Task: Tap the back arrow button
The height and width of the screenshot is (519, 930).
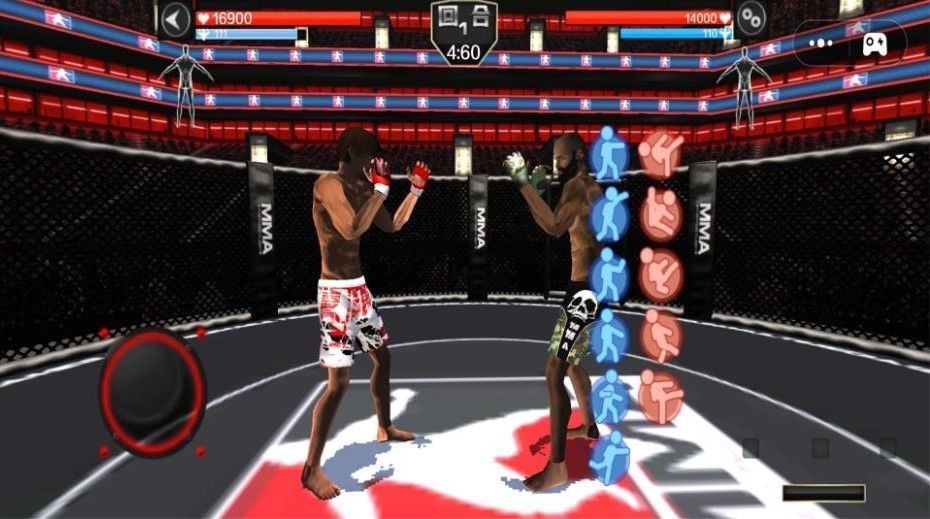Action: point(176,19)
